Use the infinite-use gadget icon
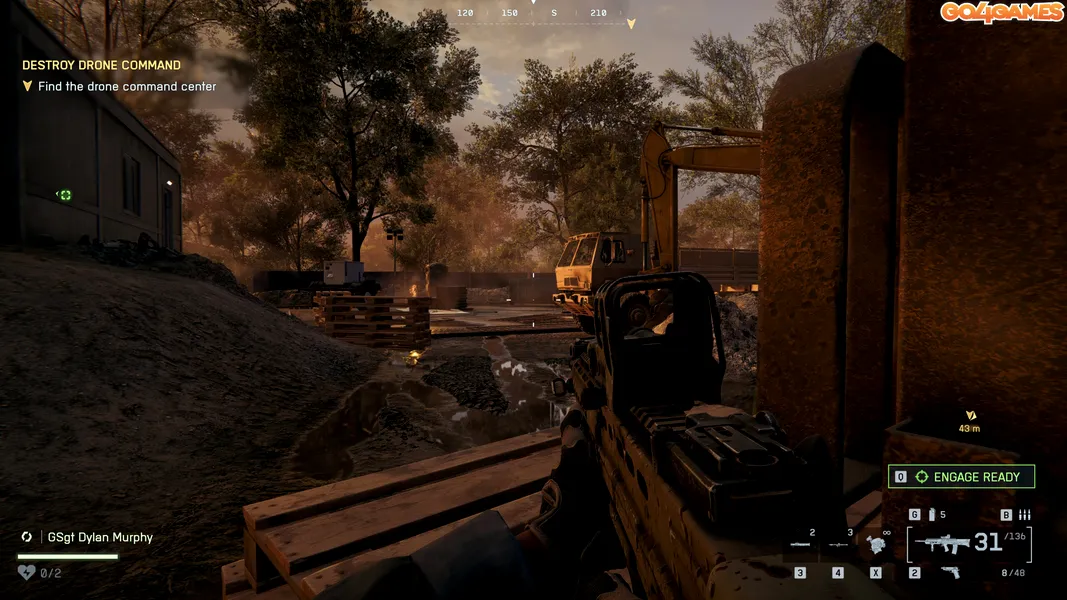Screen dimensions: 1067x600 click(877, 544)
